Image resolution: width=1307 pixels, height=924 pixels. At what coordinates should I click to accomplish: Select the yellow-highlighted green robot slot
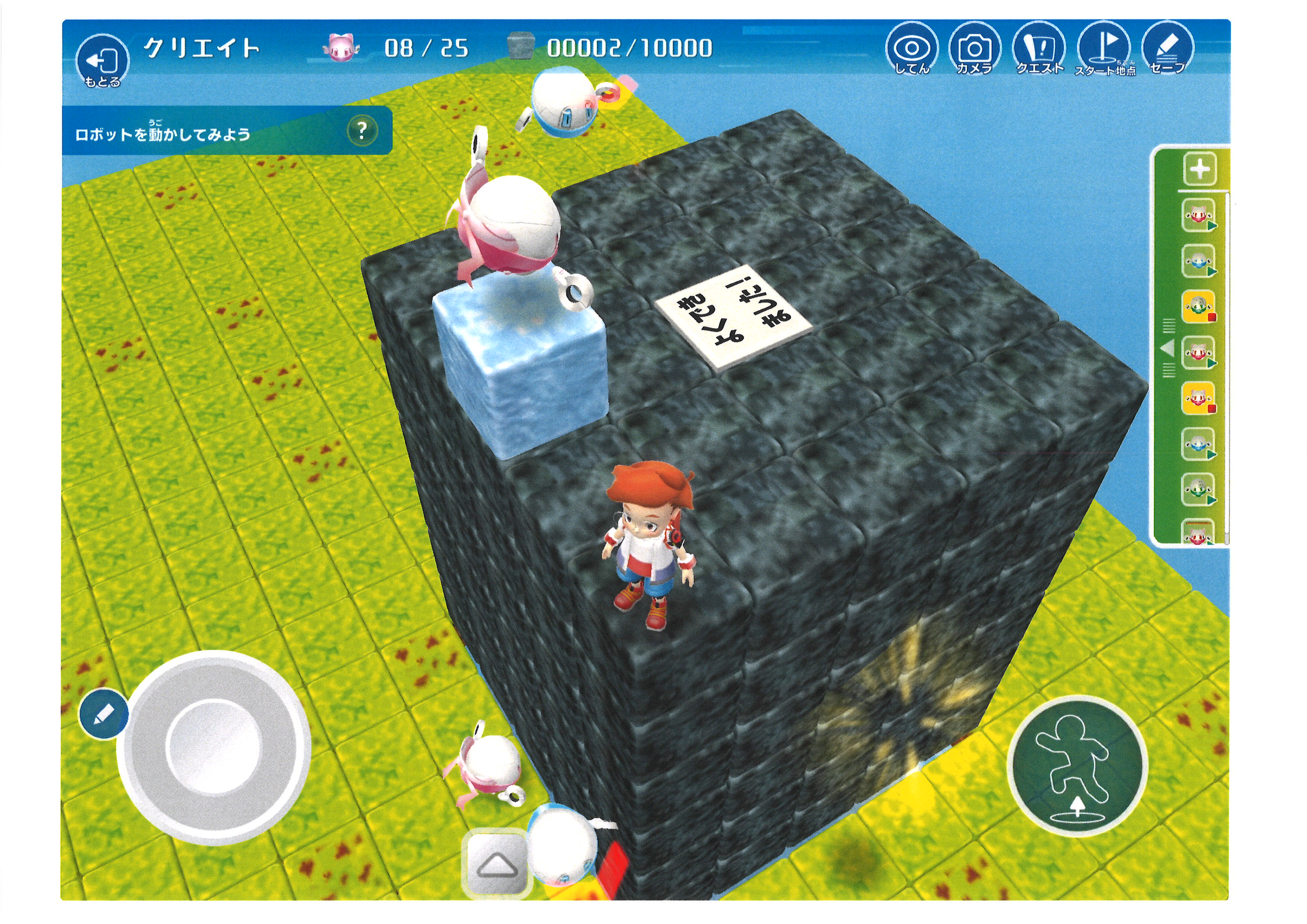[1199, 307]
